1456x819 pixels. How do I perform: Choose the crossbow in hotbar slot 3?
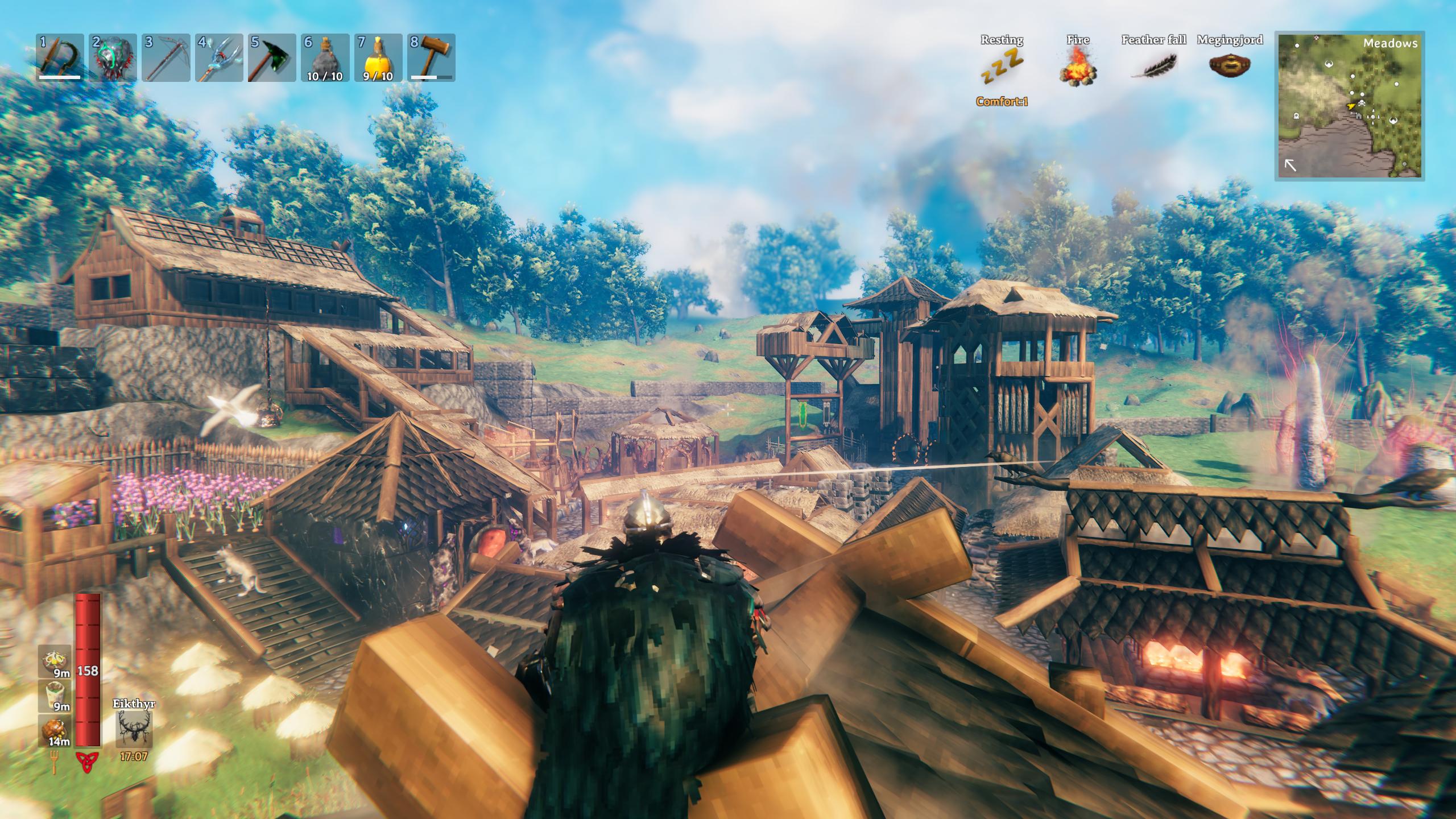click(x=166, y=57)
